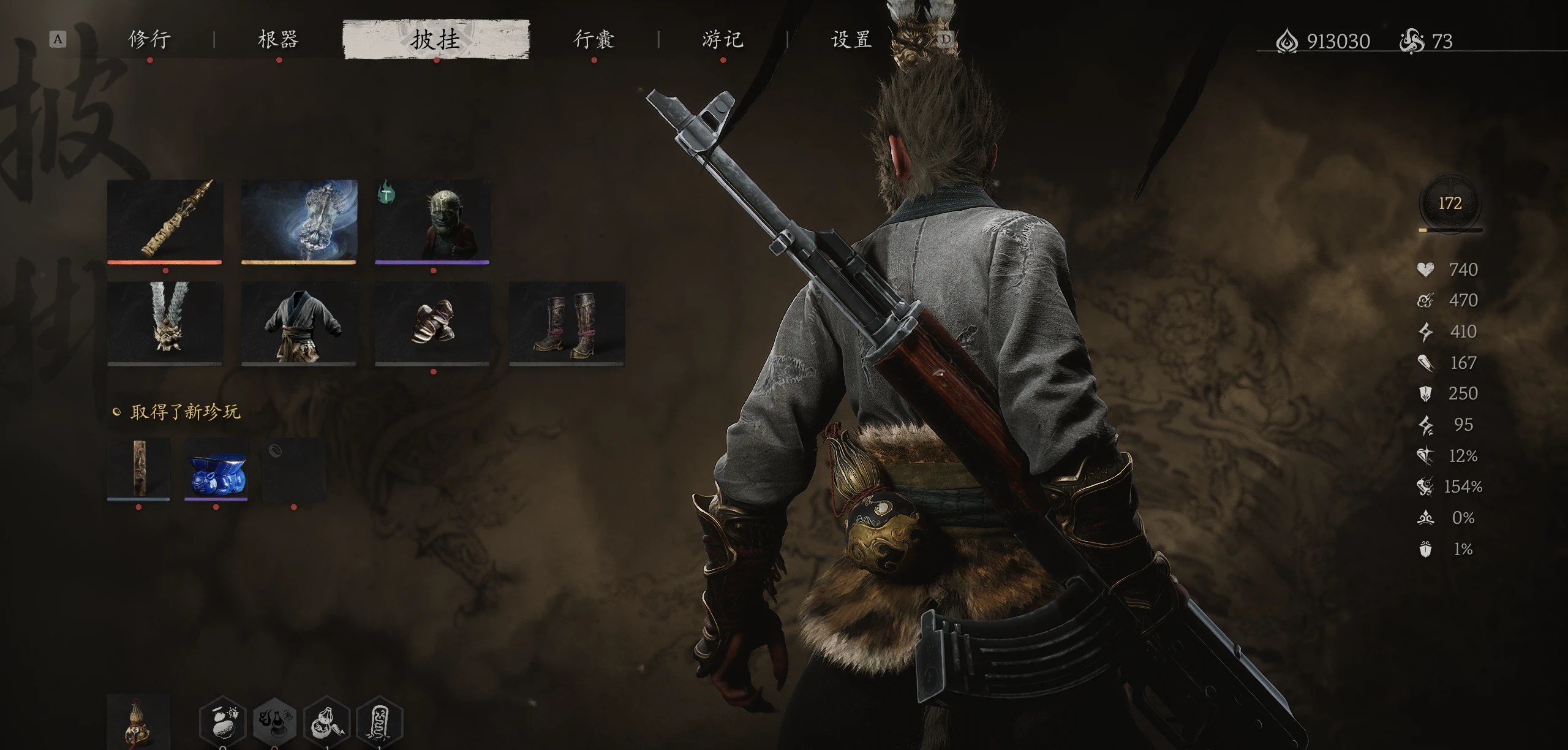The image size is (1568, 750).
Task: Select the gourd with beetle hexagon icon
Action: (223, 724)
